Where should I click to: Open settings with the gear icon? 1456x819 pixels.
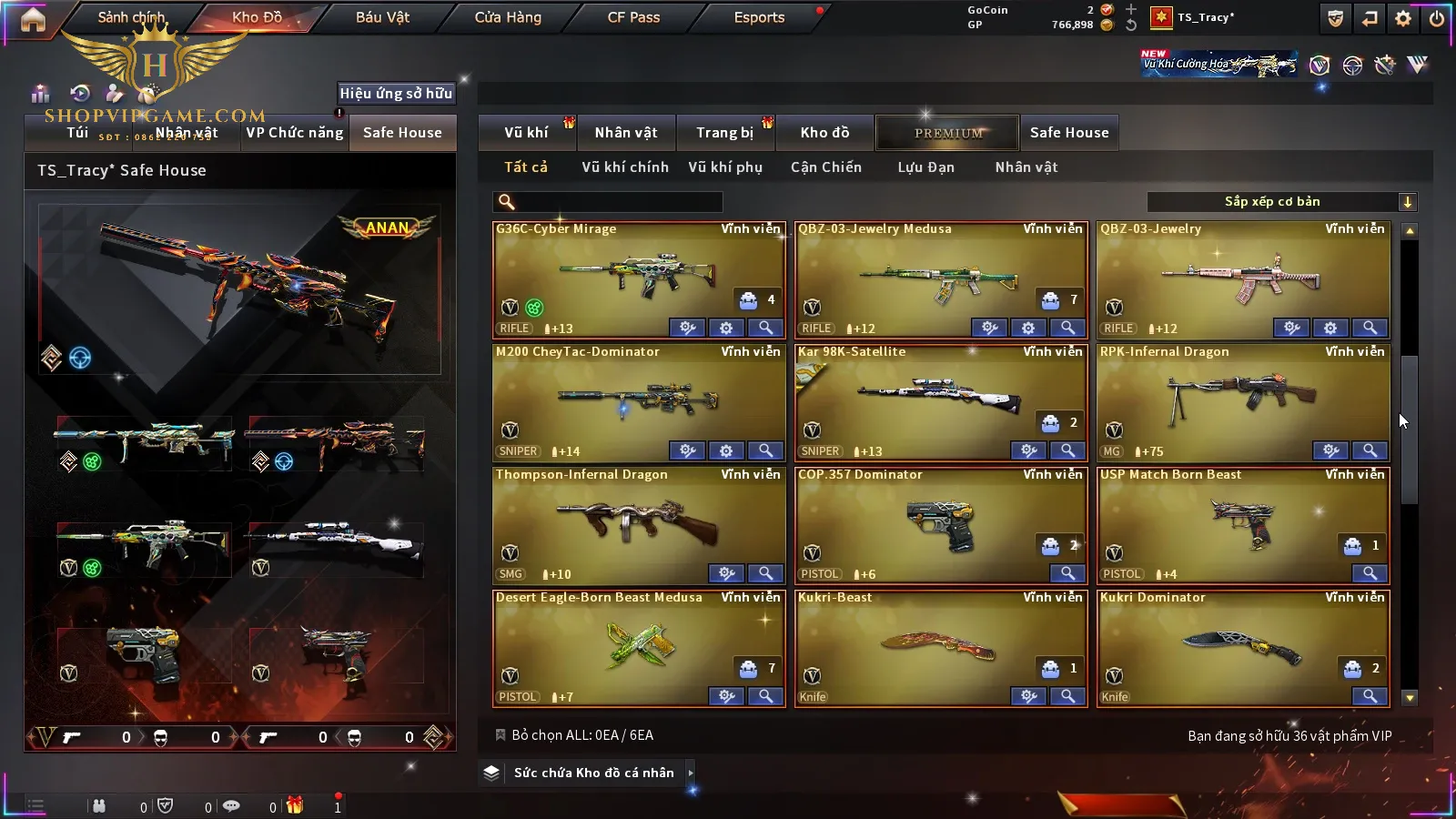tap(1403, 18)
